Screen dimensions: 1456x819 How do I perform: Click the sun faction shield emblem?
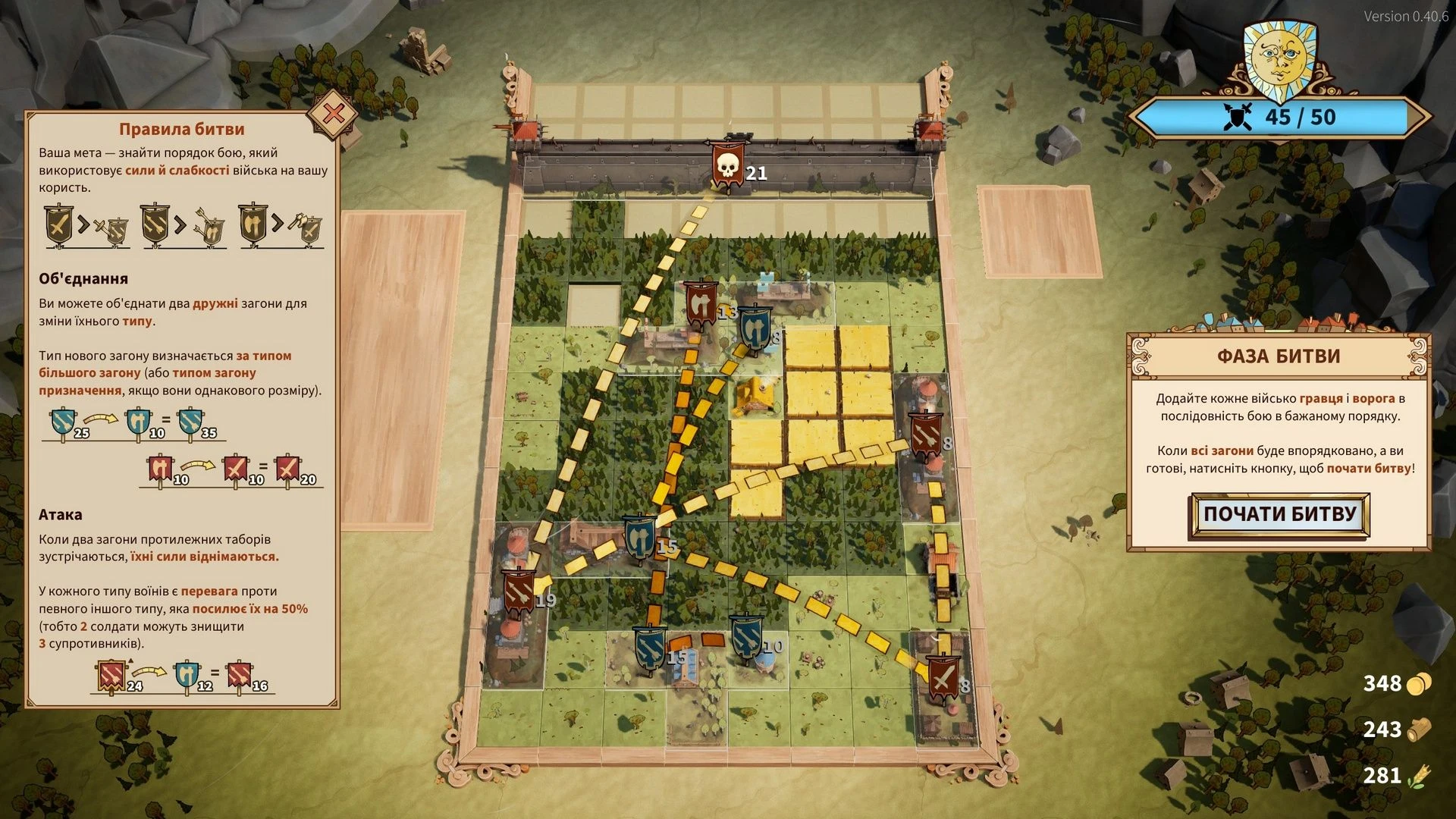pyautogui.click(x=1279, y=55)
